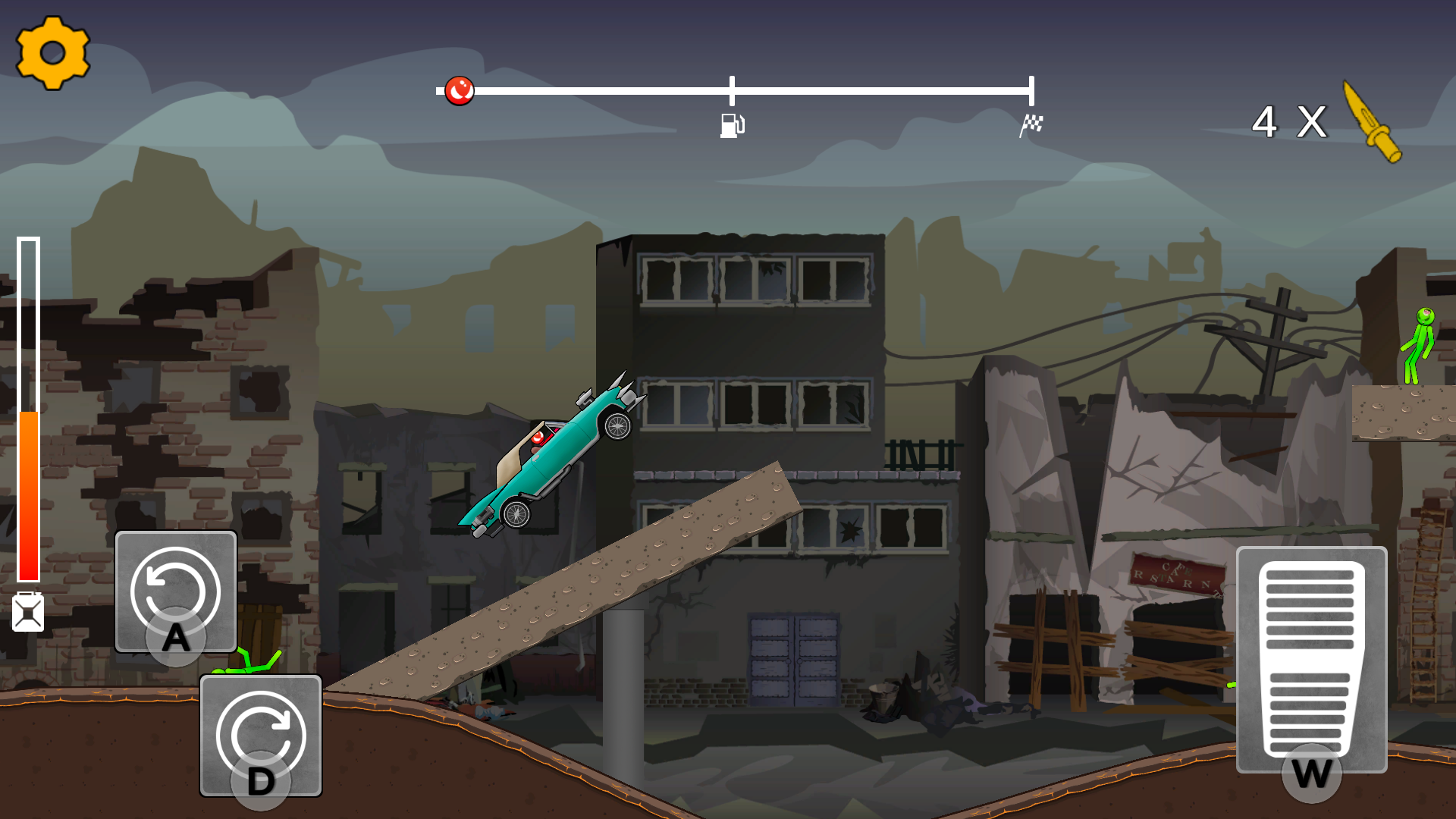
Task: Open the settings gear menu
Action: 52,53
